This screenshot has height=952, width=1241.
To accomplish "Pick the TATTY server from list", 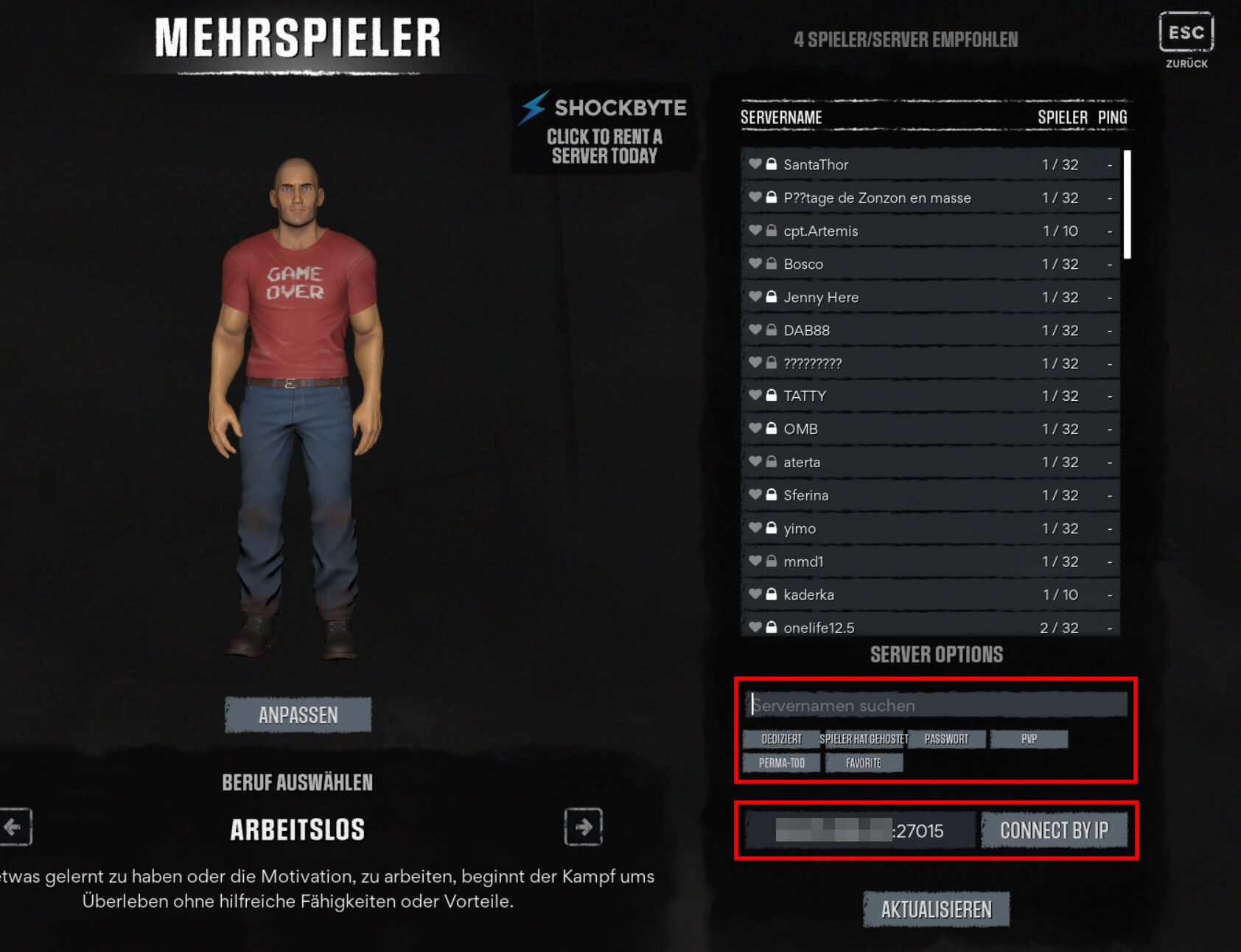I will (930, 396).
